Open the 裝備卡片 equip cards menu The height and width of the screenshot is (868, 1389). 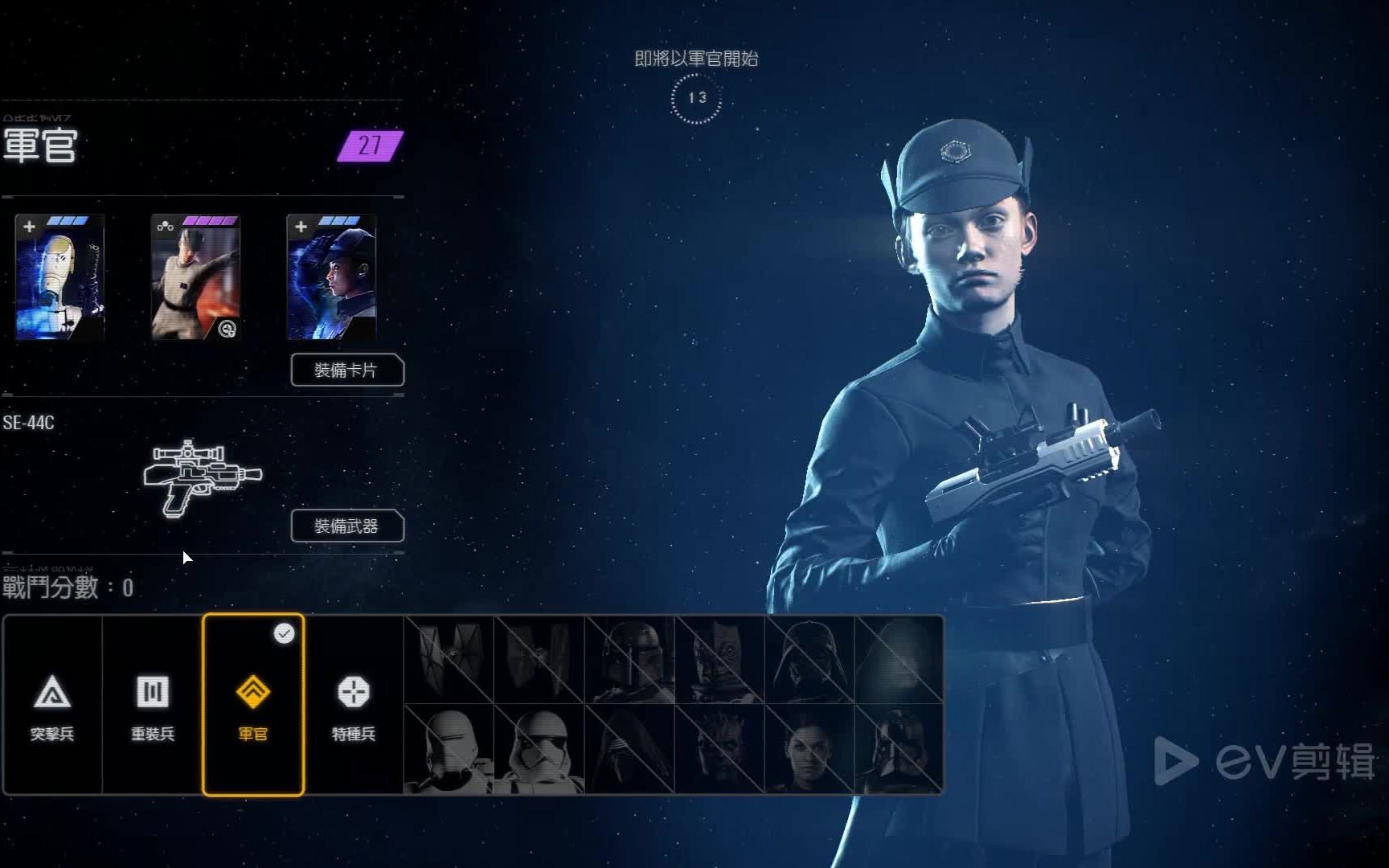[346, 370]
